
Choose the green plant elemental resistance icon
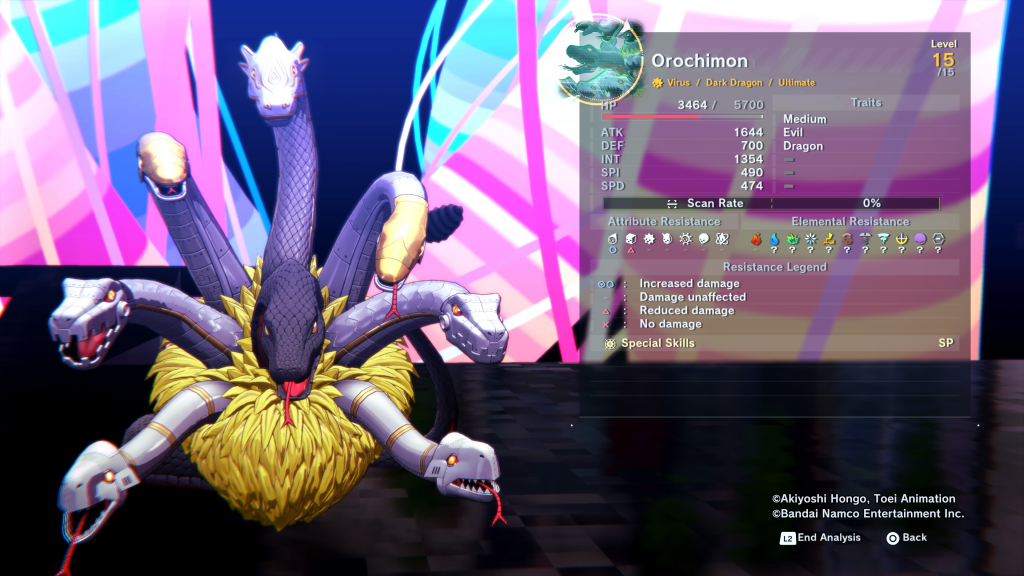point(792,239)
